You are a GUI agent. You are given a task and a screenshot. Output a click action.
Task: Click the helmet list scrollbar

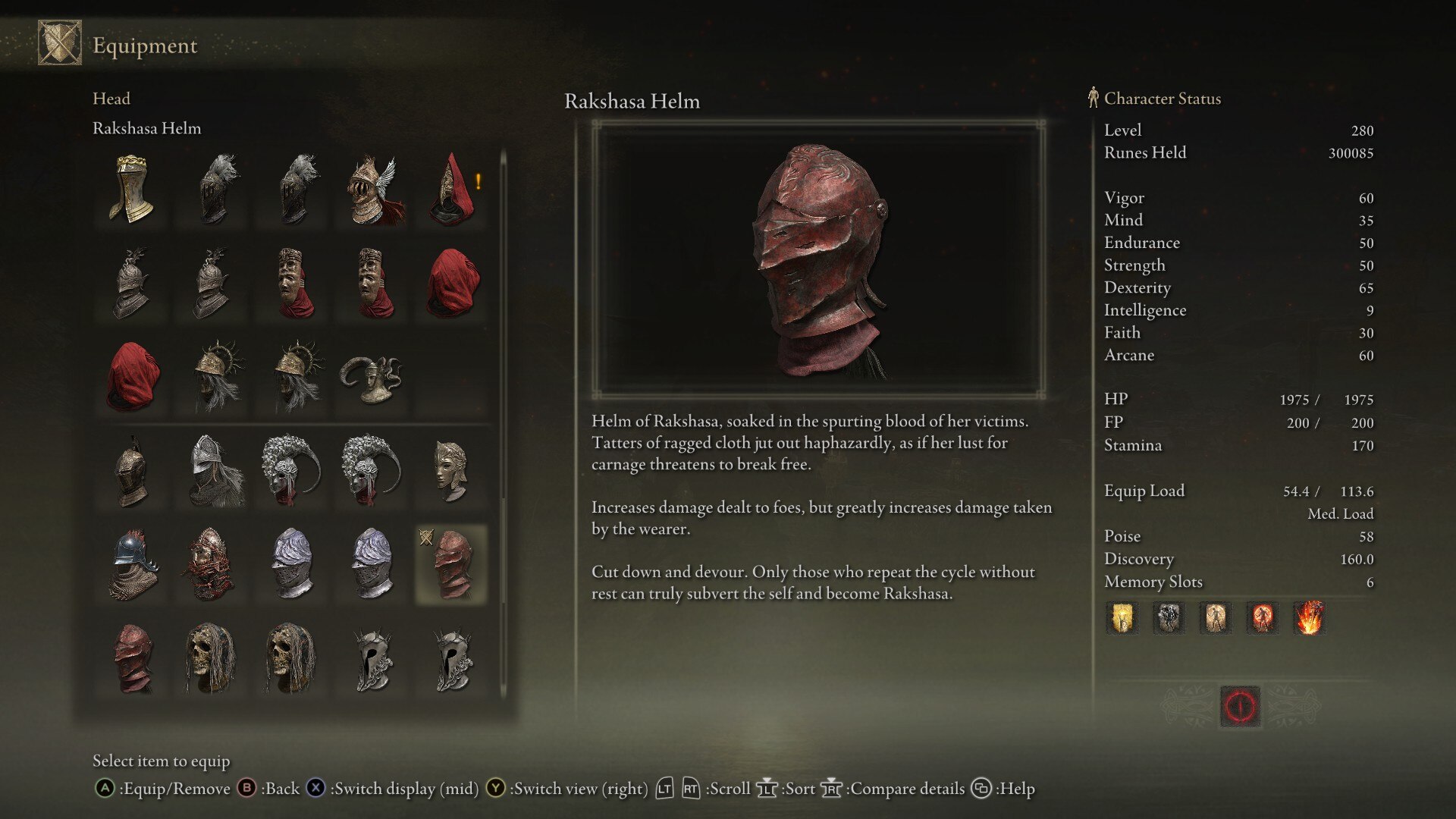pos(503,425)
